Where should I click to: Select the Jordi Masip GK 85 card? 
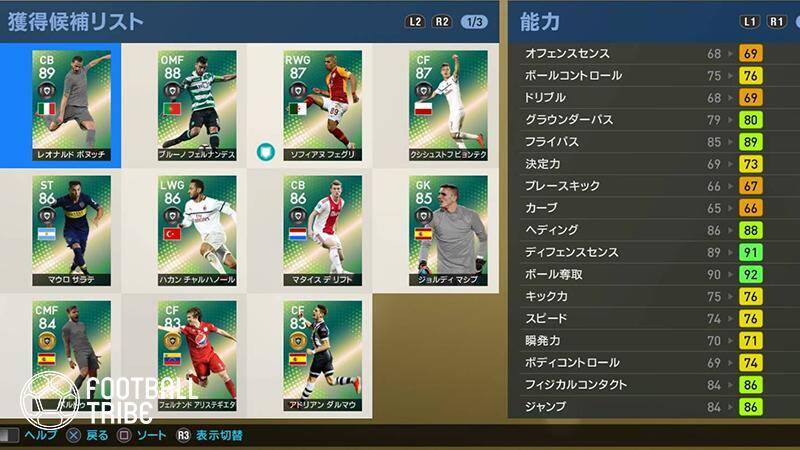click(448, 230)
